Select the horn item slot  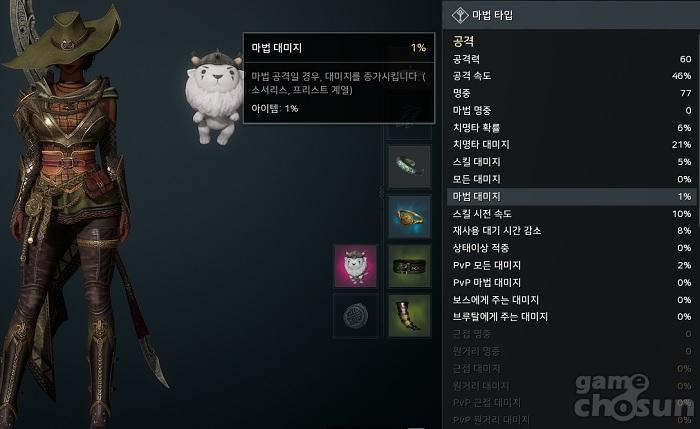pos(409,314)
